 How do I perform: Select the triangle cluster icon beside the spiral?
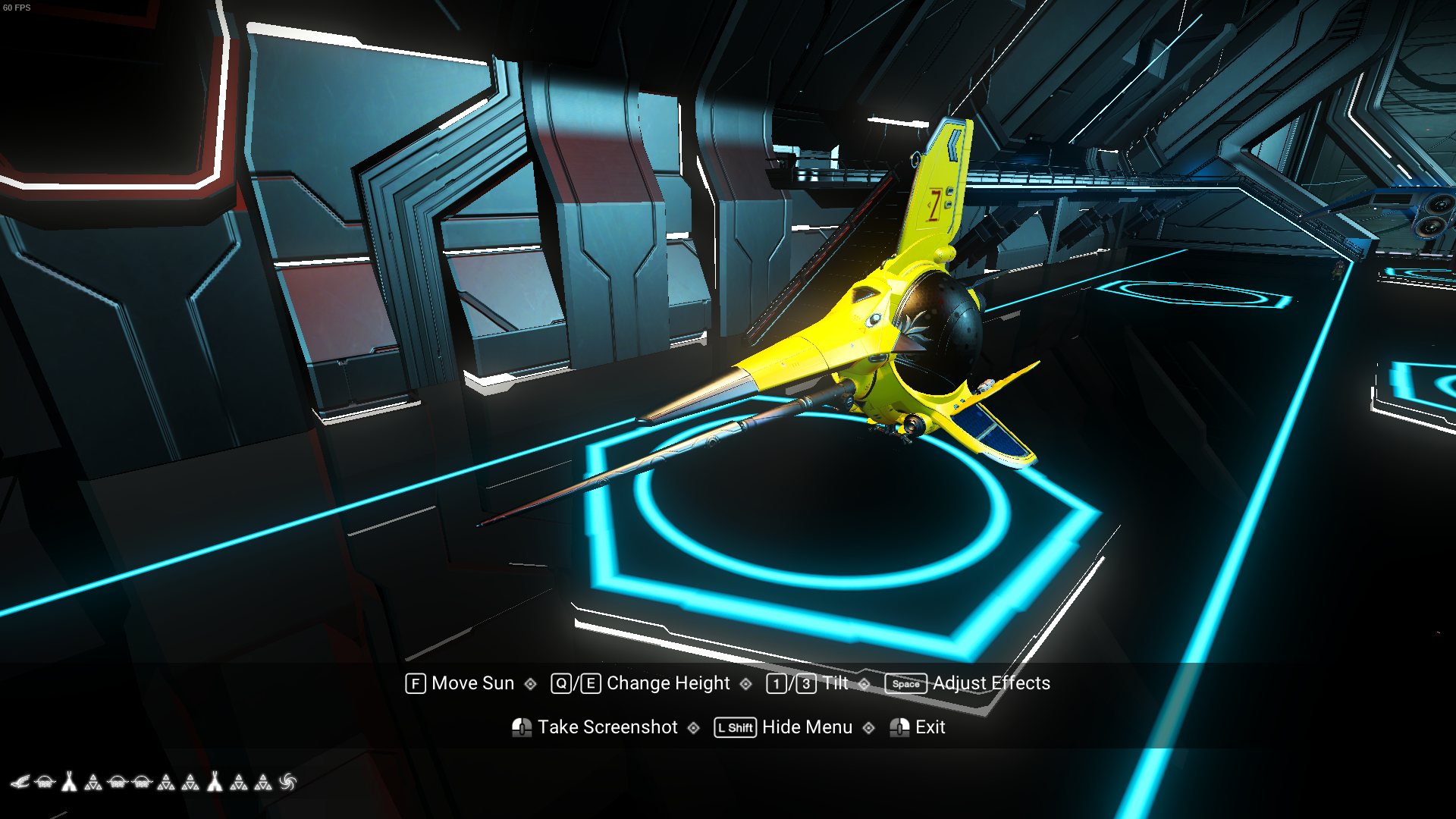coord(263,782)
